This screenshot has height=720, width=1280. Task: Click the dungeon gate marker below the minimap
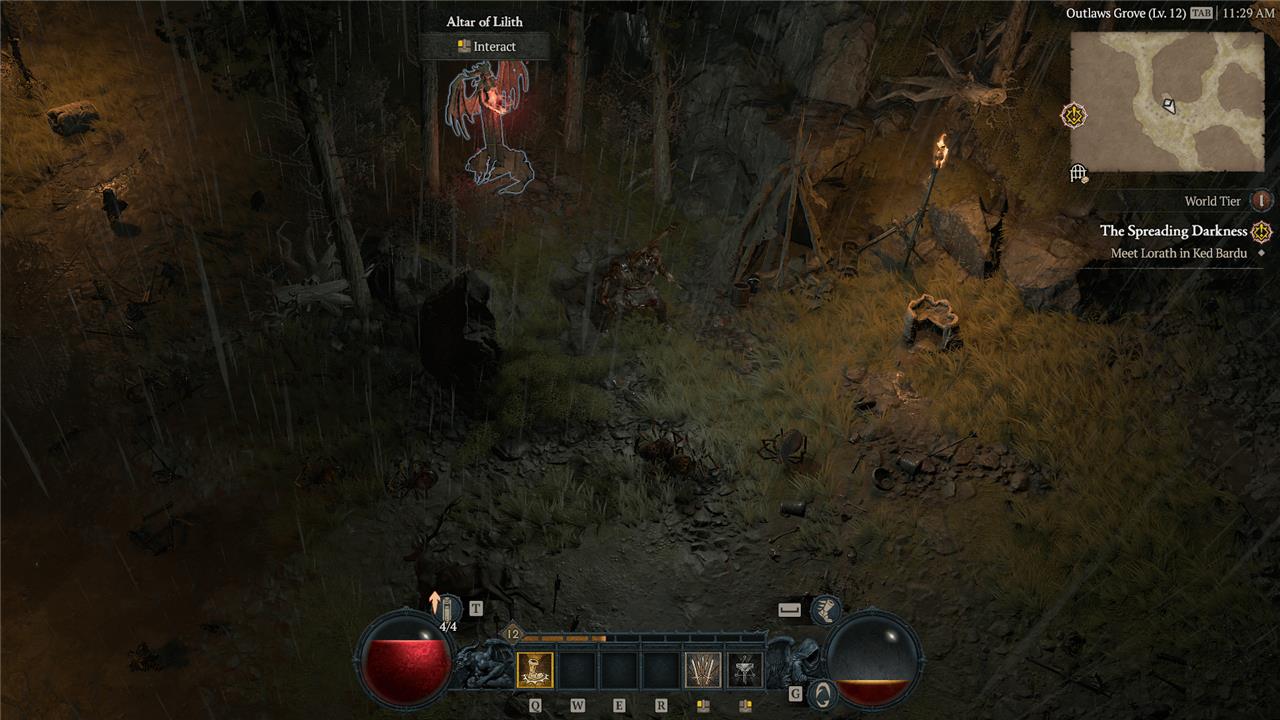tap(1078, 174)
